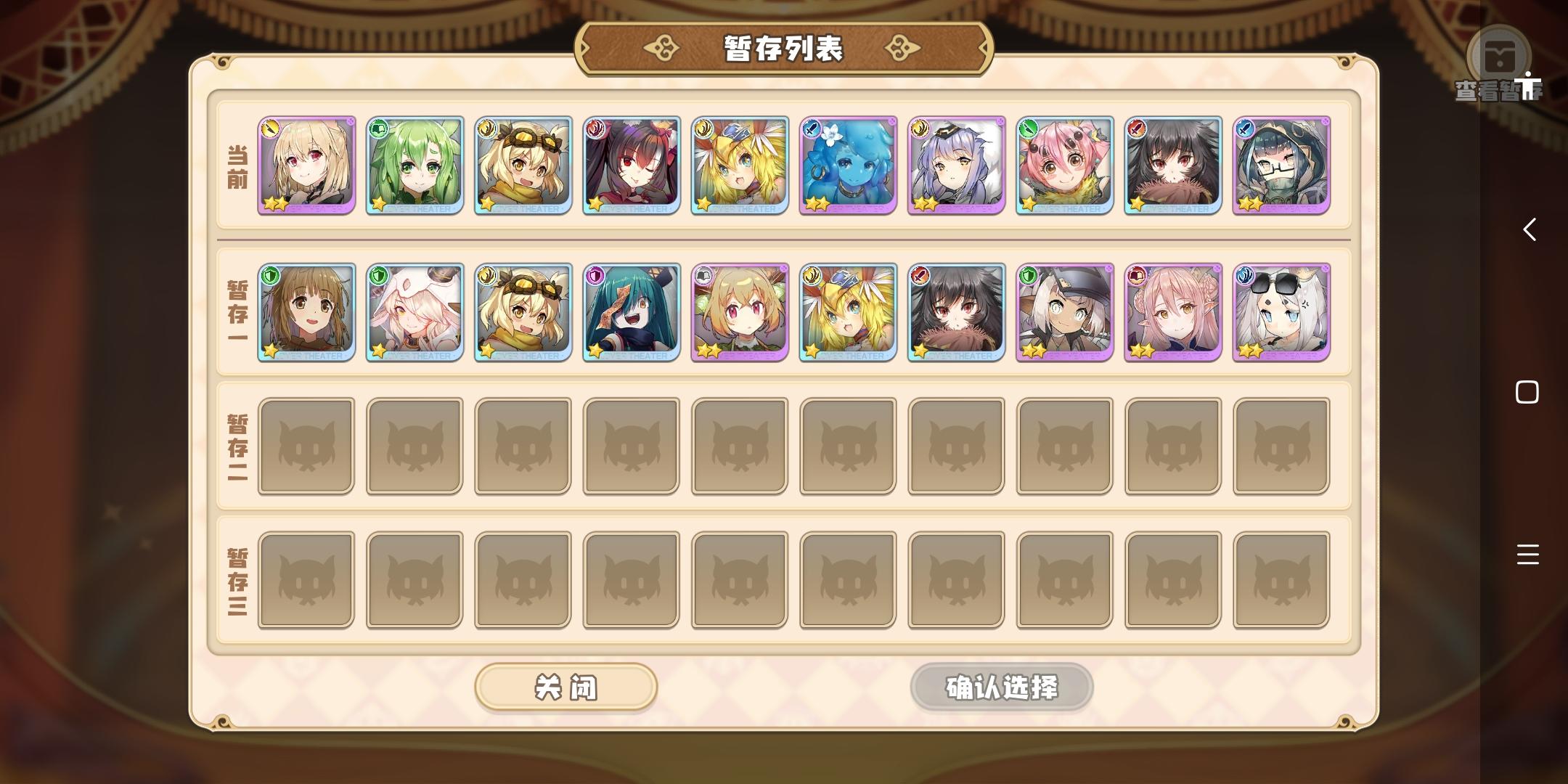1568x784 pixels.
Task: Click the first empty slot in 暂存二 row
Action: [x=306, y=445]
